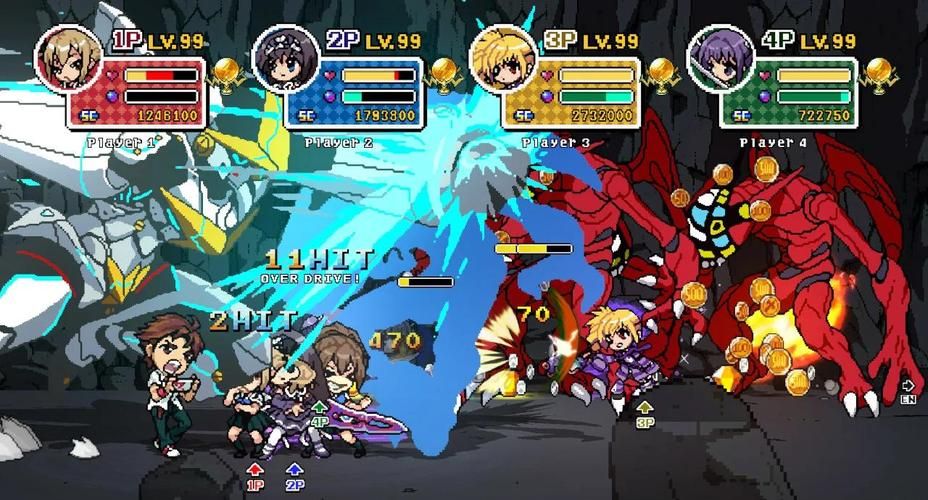Click Player 1's character portrait
The image size is (928, 500).
pos(70,59)
